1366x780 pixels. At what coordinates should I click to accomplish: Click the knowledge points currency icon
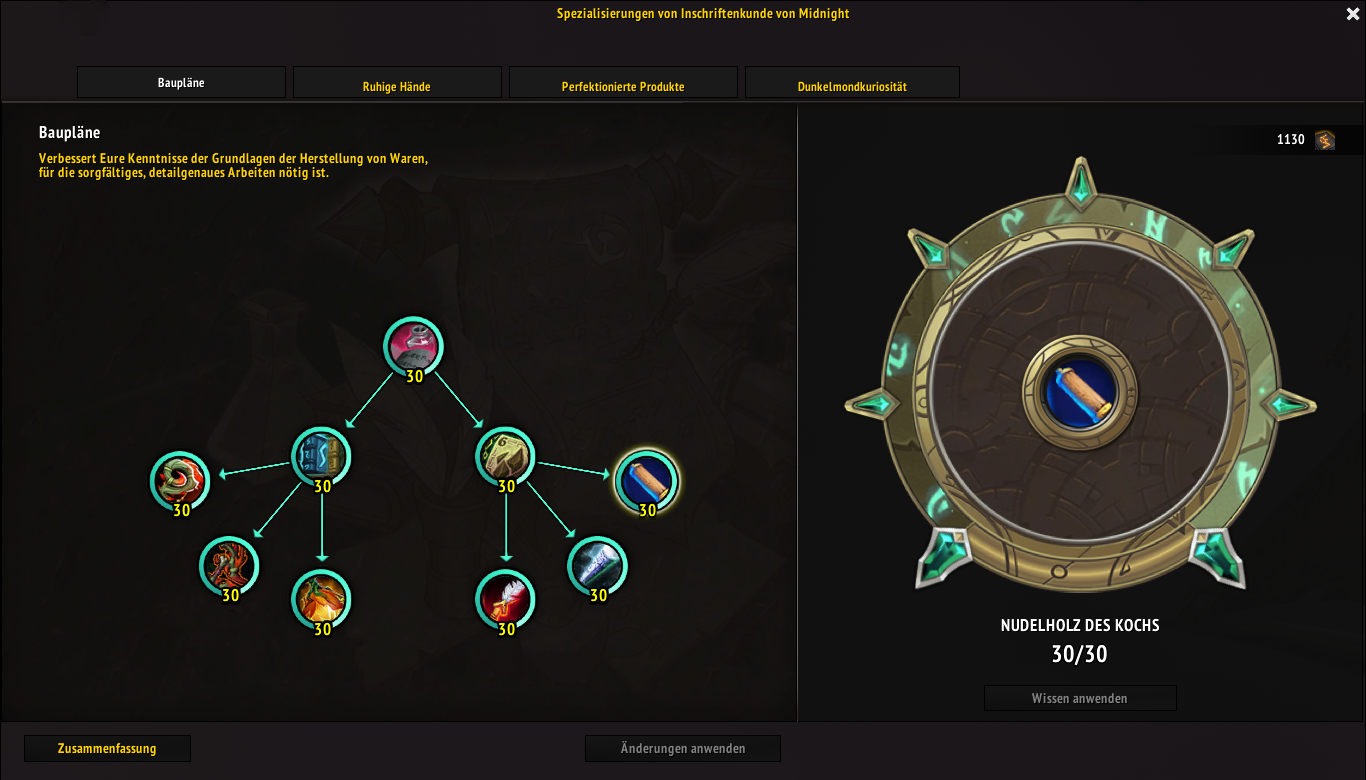(x=1325, y=140)
